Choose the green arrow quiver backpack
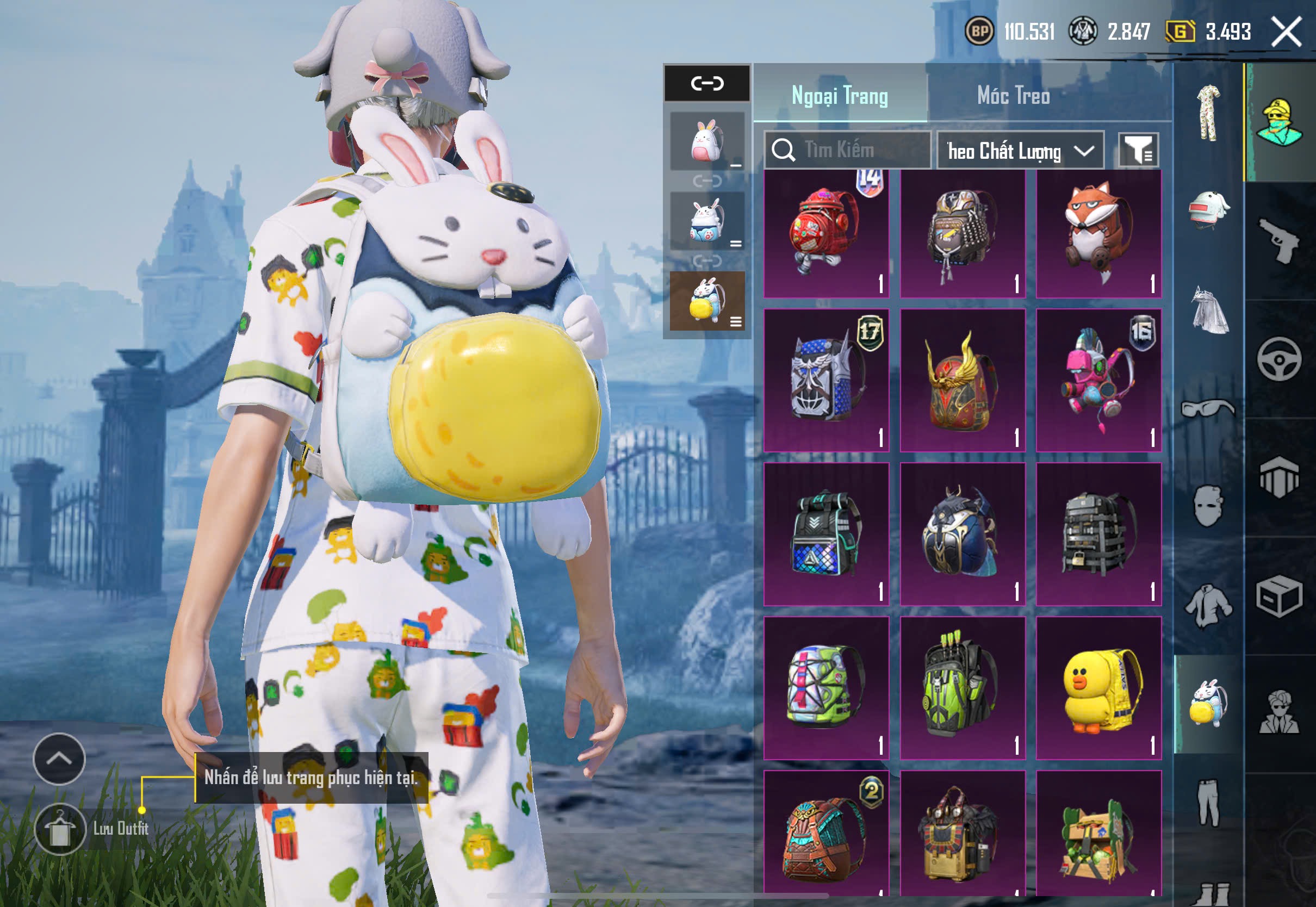The image size is (1316, 907). (x=962, y=688)
